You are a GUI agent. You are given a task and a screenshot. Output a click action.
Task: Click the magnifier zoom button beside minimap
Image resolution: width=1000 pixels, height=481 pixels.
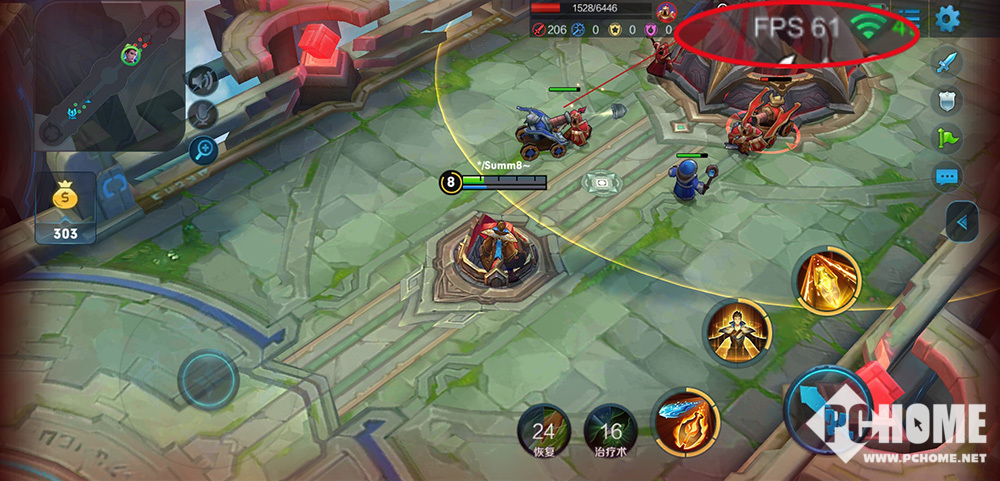pyautogui.click(x=203, y=151)
